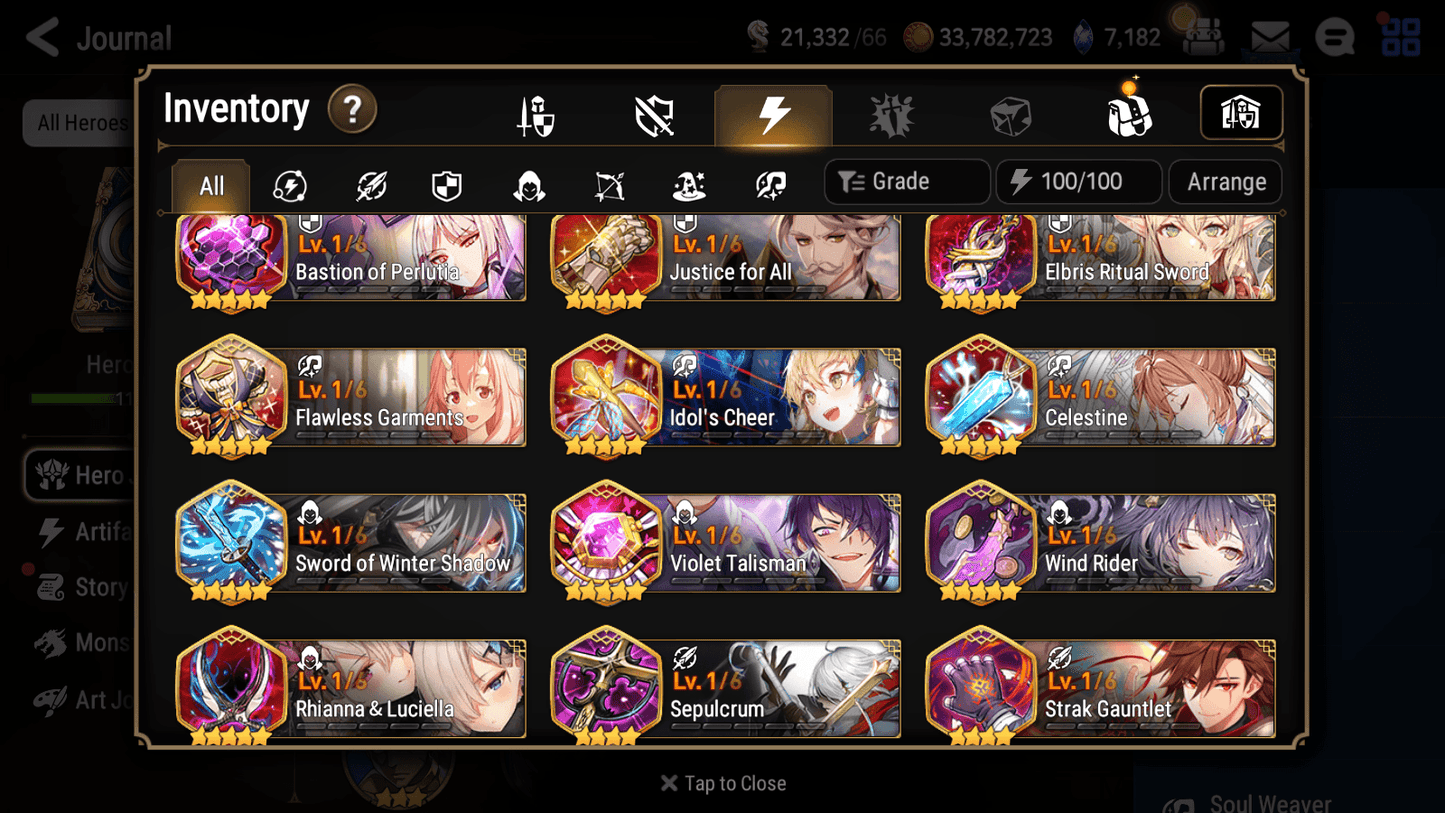Viewport: 1445px width, 813px height.
Task: Click the Inventory help question mark icon
Action: 352,111
